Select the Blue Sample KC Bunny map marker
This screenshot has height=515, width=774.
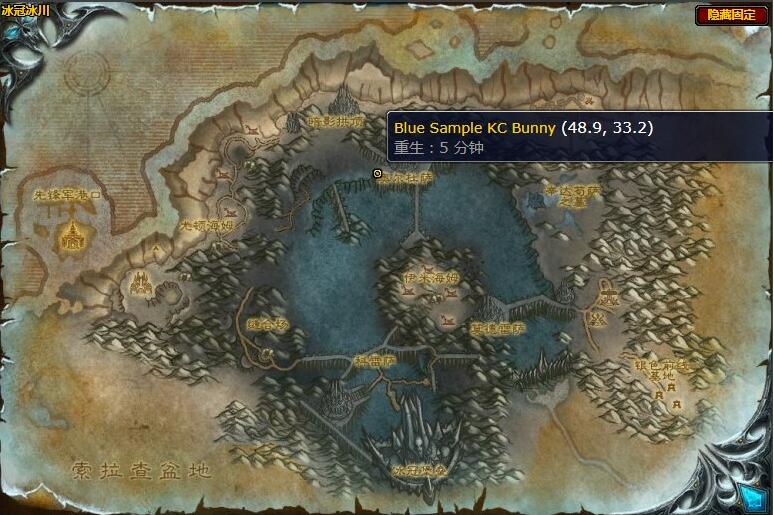pos(377,174)
